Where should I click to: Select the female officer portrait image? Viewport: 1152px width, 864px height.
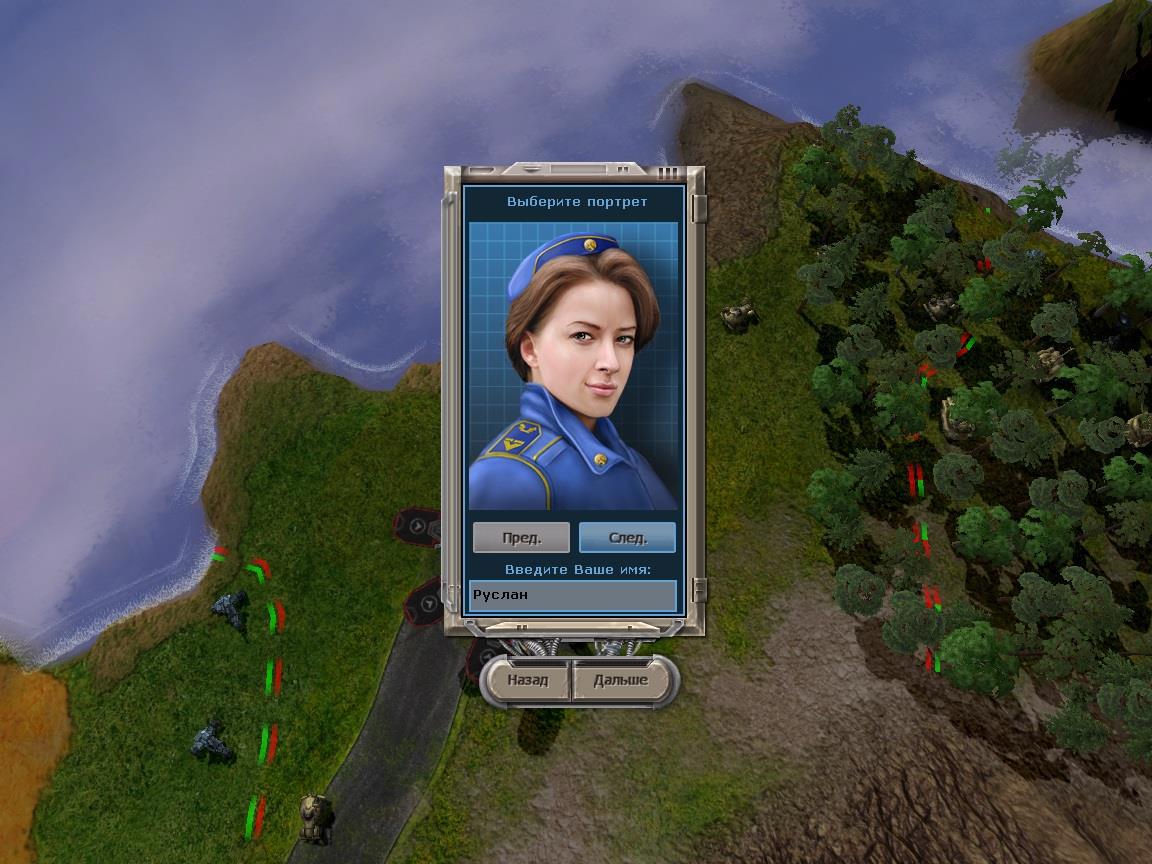(573, 366)
